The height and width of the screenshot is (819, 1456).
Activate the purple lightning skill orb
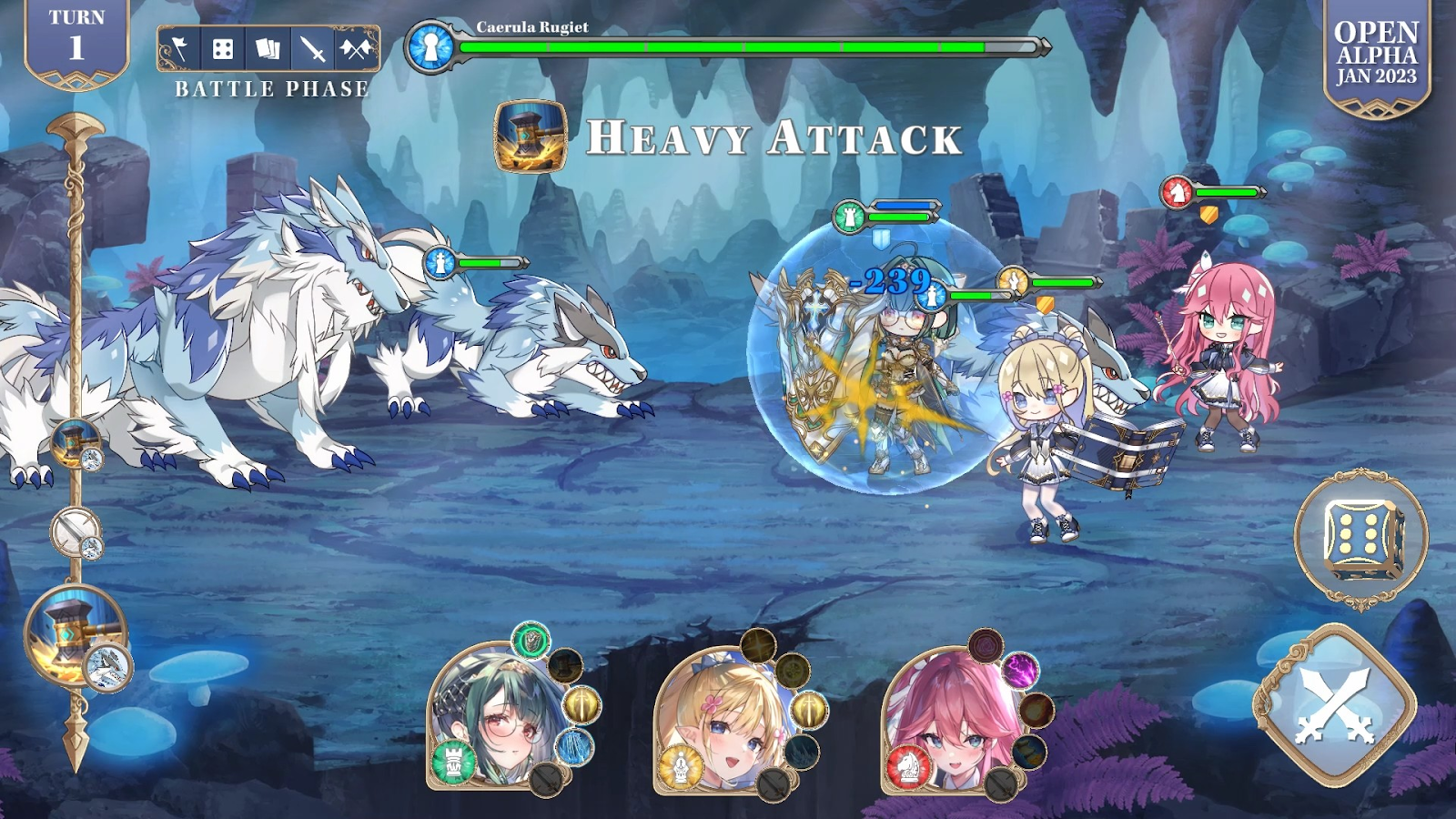[x=1020, y=672]
